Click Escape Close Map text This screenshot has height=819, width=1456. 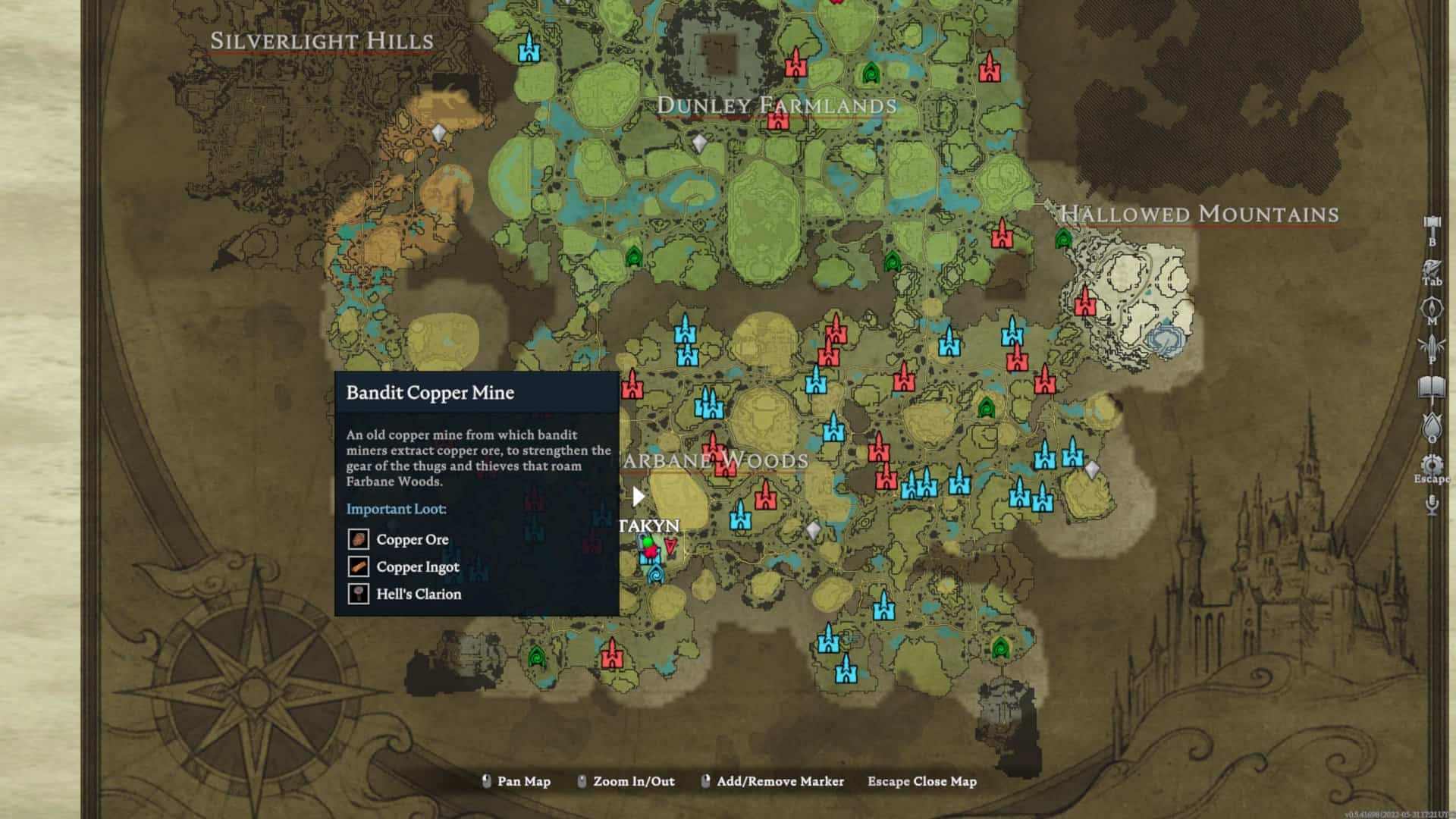[920, 781]
